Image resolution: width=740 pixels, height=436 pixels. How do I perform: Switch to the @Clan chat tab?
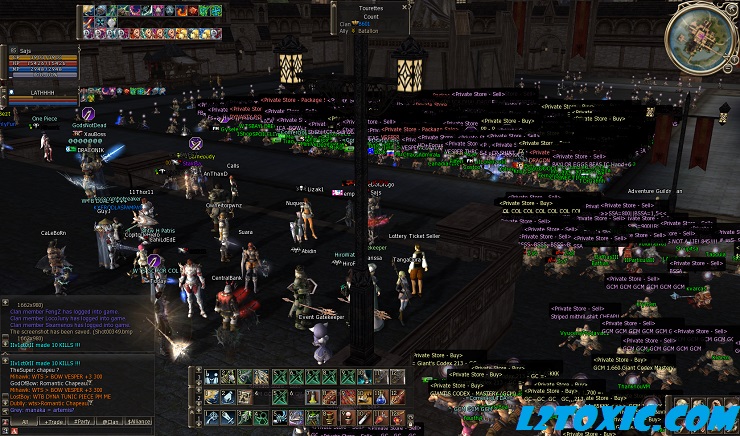(x=112, y=422)
